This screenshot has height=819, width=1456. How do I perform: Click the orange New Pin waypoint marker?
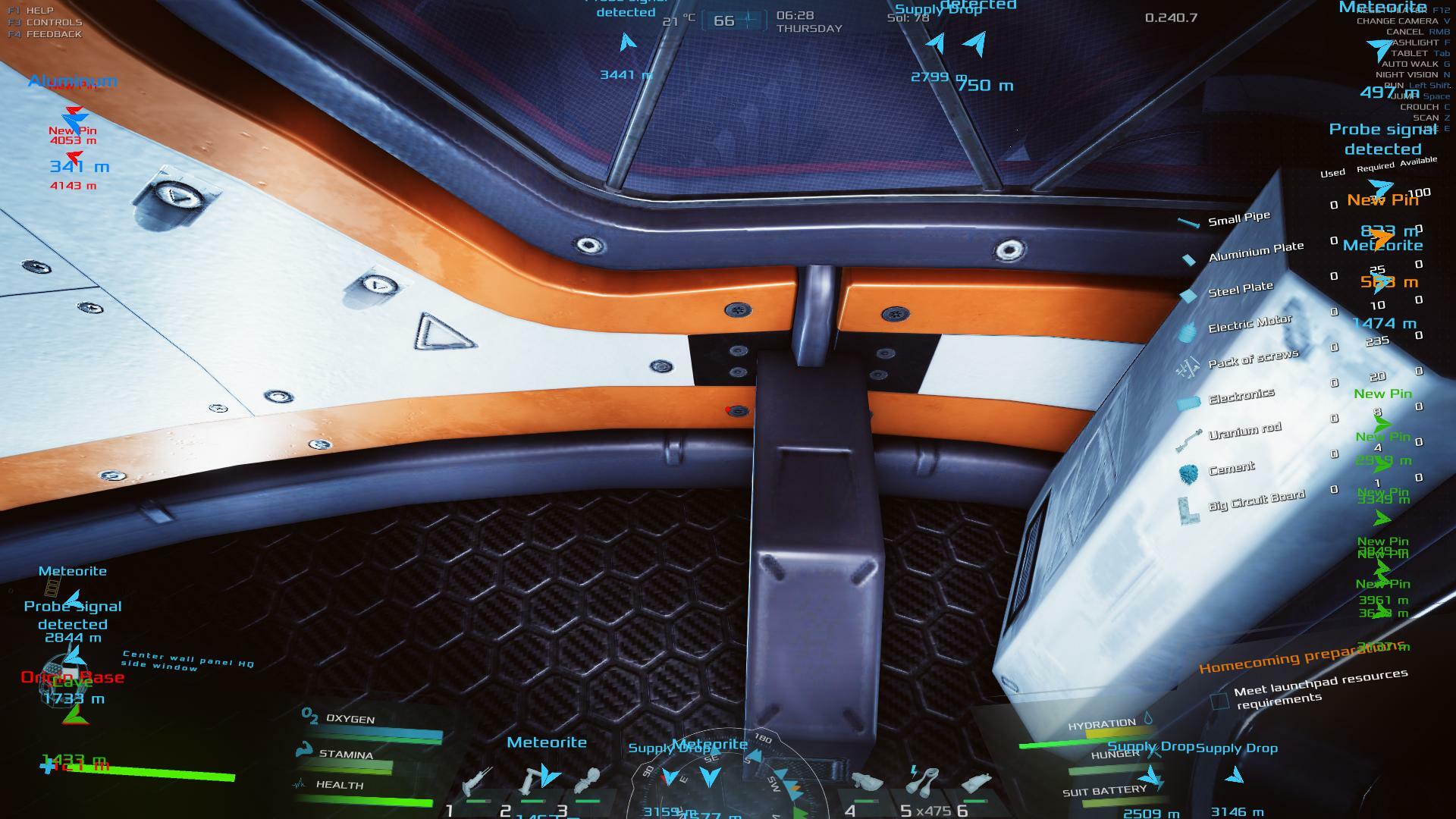(x=1382, y=201)
